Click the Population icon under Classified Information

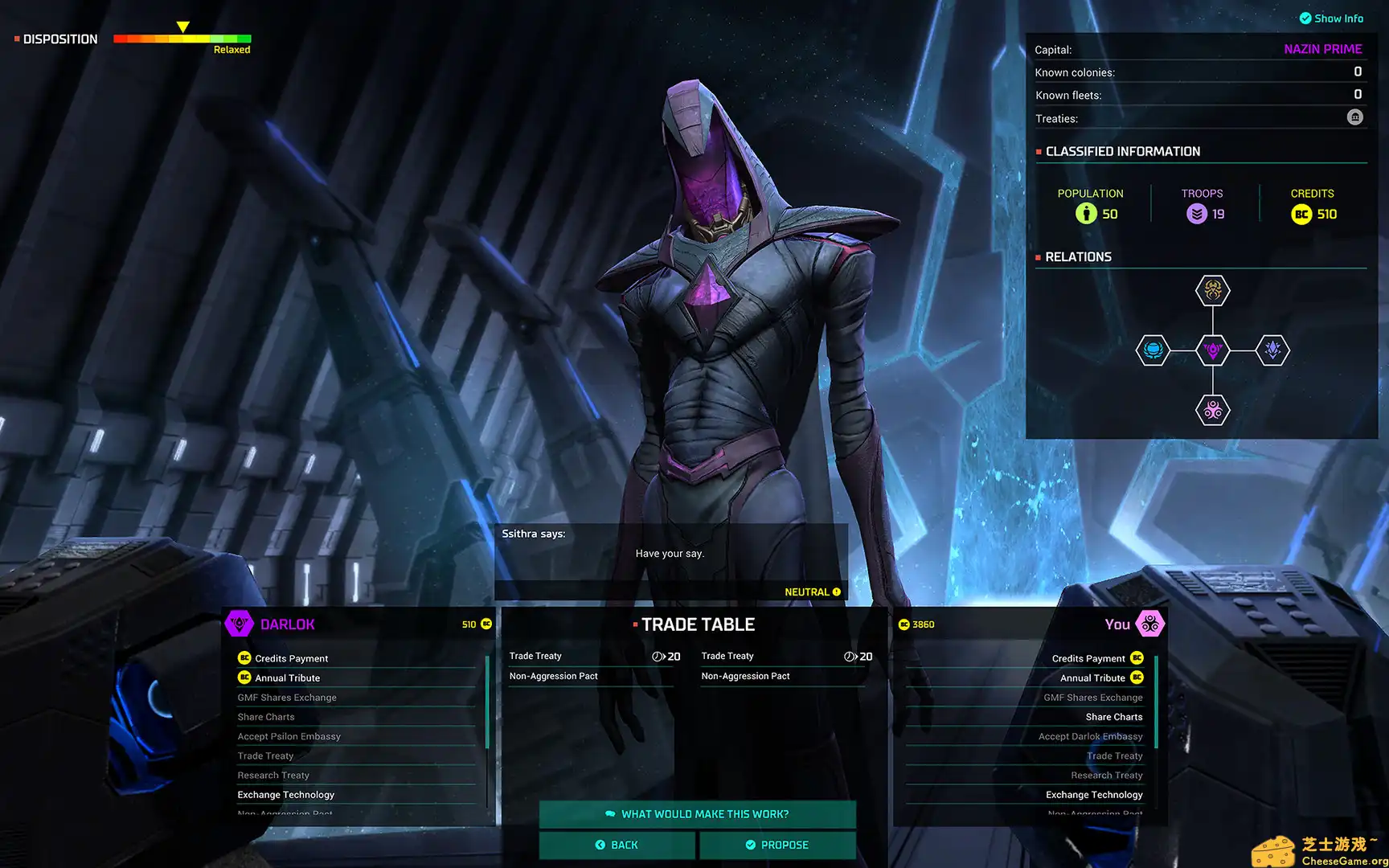1086,214
